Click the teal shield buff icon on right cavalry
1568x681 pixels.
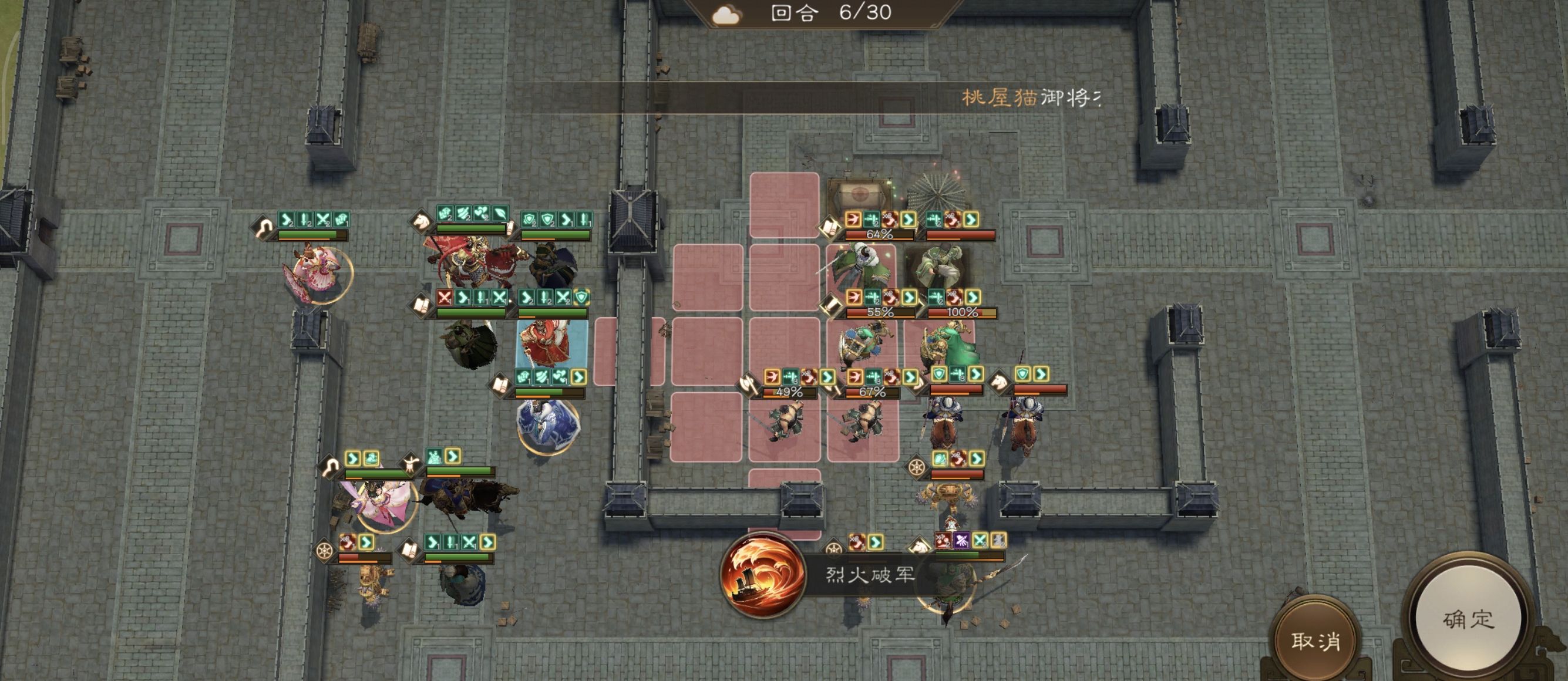[x=1023, y=375]
